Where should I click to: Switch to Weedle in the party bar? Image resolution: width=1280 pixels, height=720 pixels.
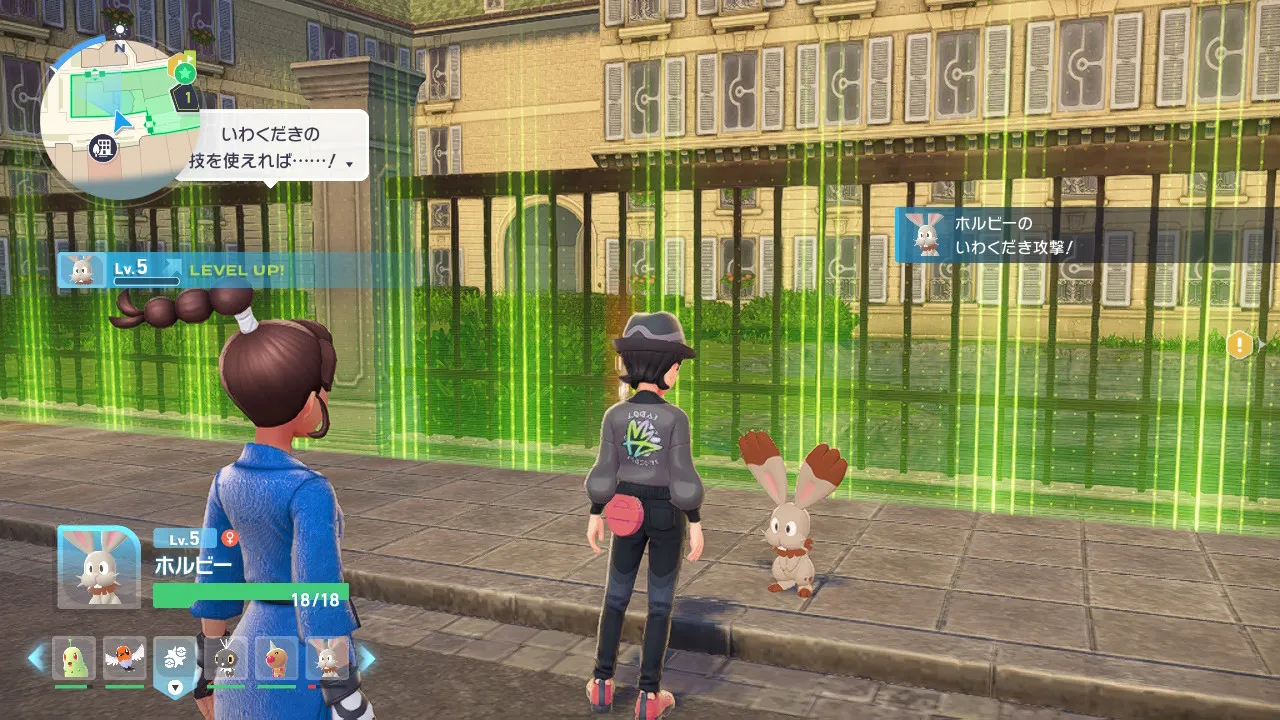(276, 658)
